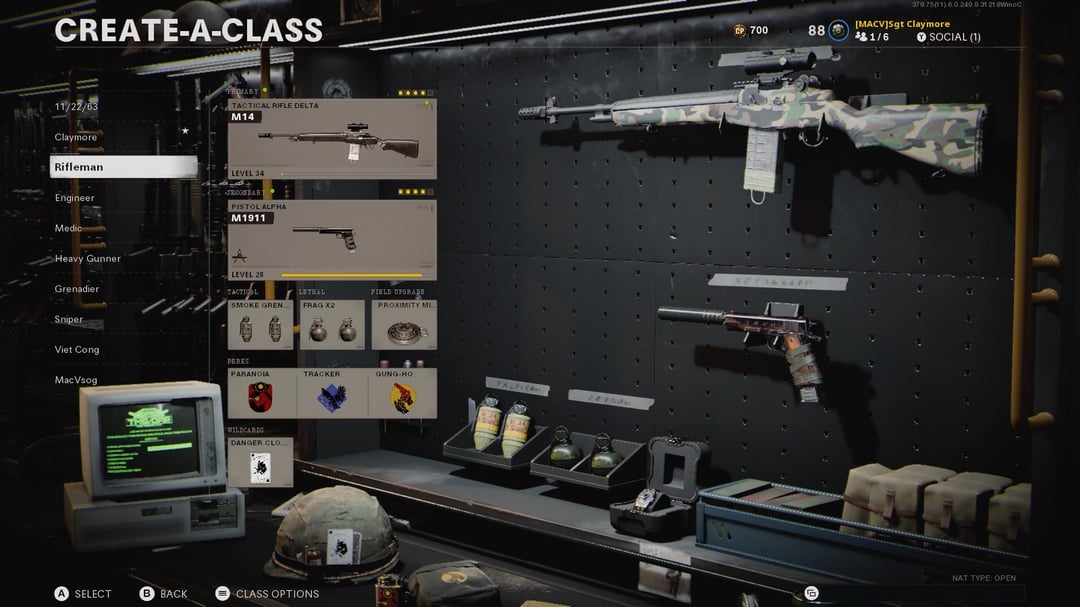Swap the Gung-Ho perk
Screen dimensions: 1080x607
pyautogui.click(x=403, y=393)
